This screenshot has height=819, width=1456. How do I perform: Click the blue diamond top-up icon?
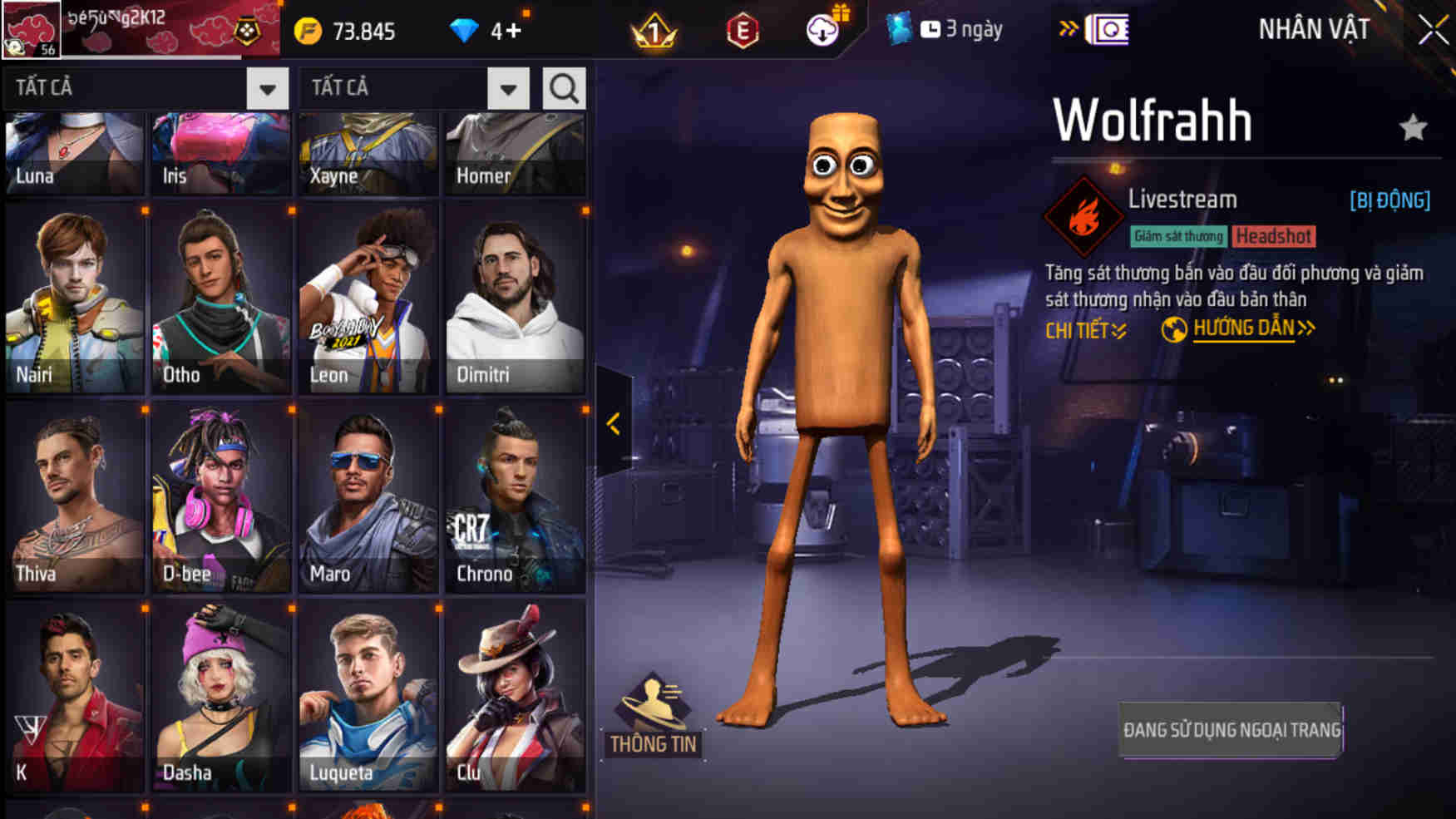pyautogui.click(x=462, y=30)
